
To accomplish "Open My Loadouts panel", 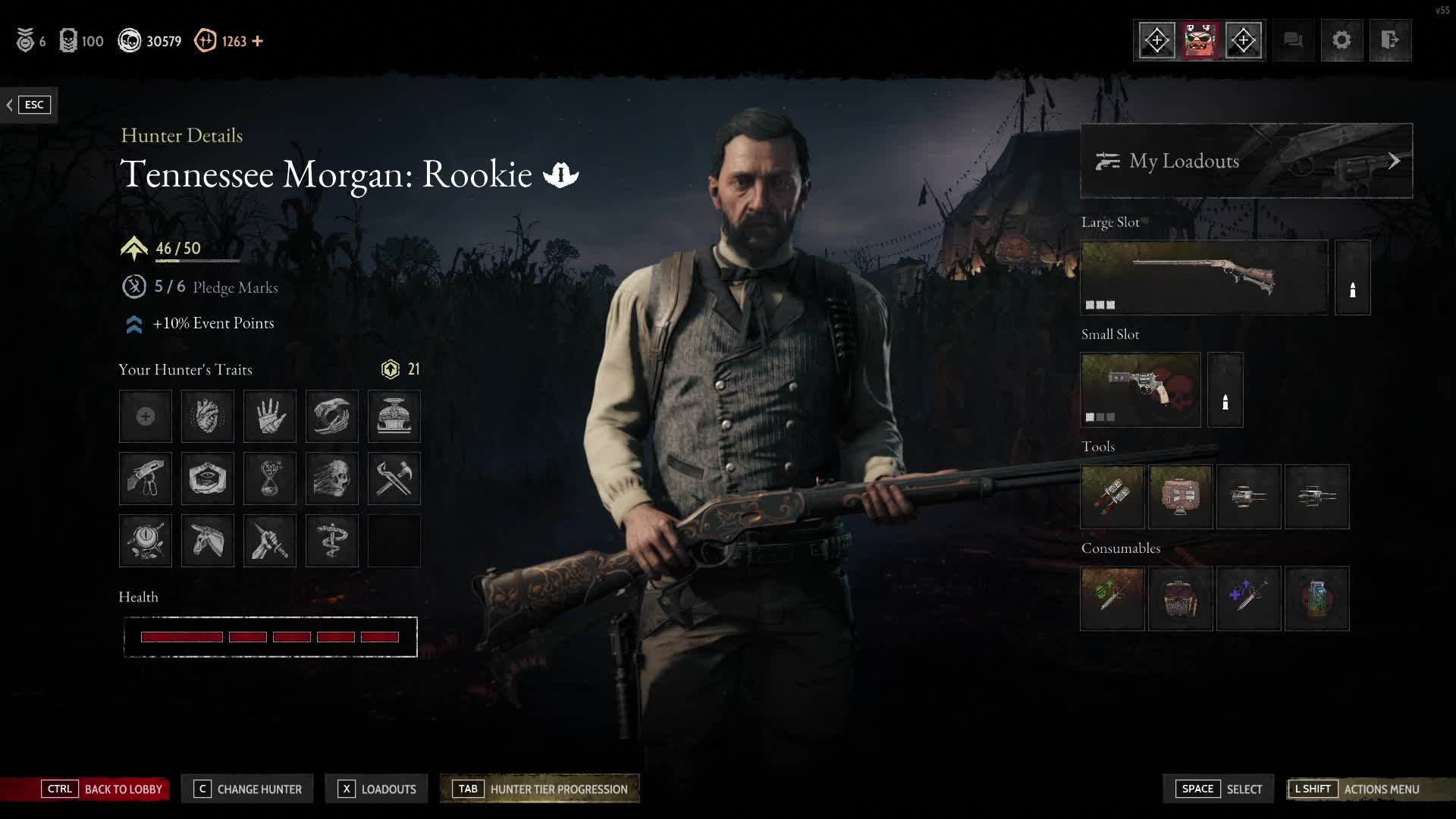I will 1246,161.
